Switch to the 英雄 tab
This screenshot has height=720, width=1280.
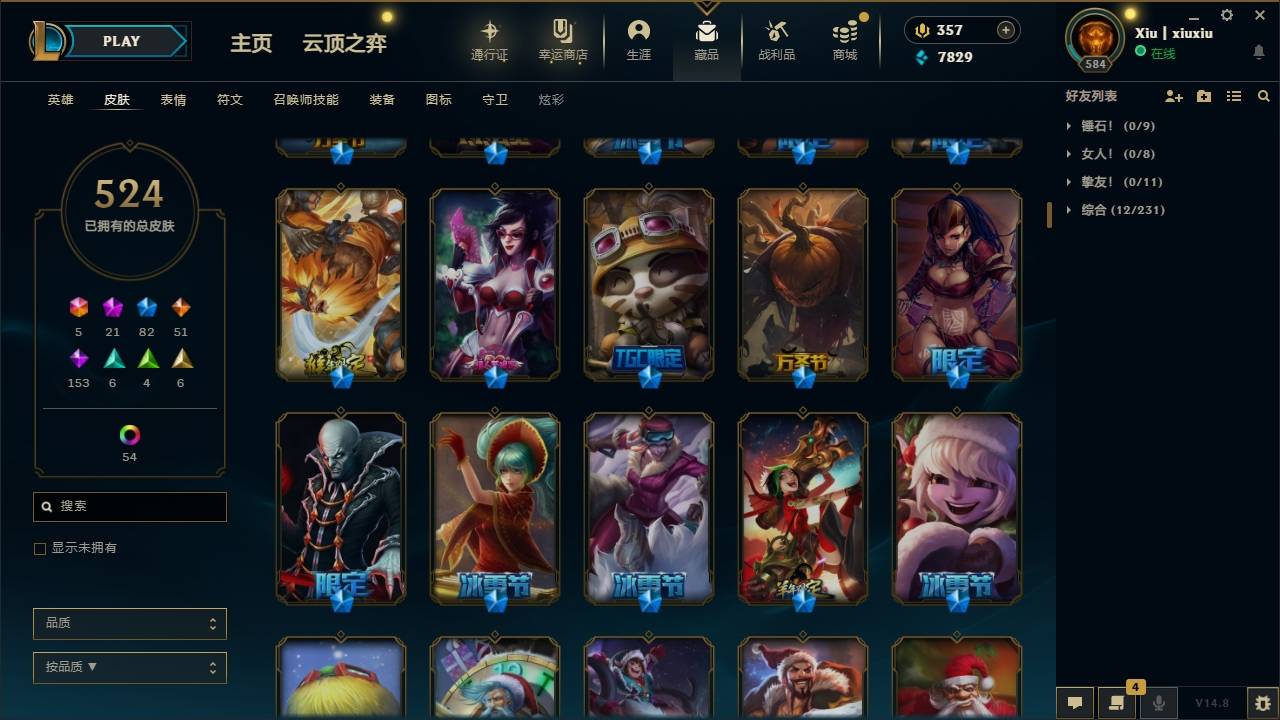coord(59,100)
